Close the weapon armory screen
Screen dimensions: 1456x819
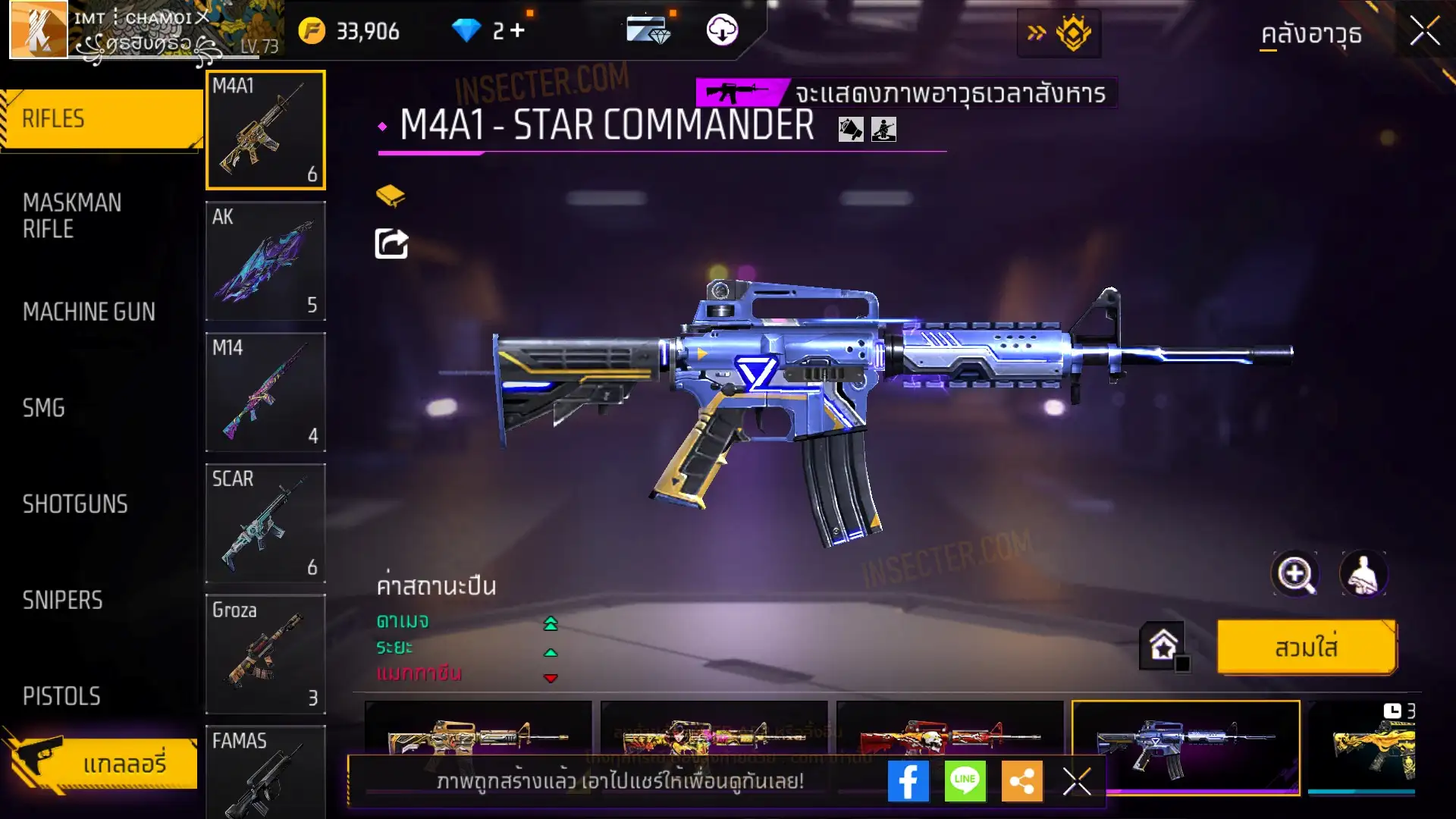point(1424,32)
